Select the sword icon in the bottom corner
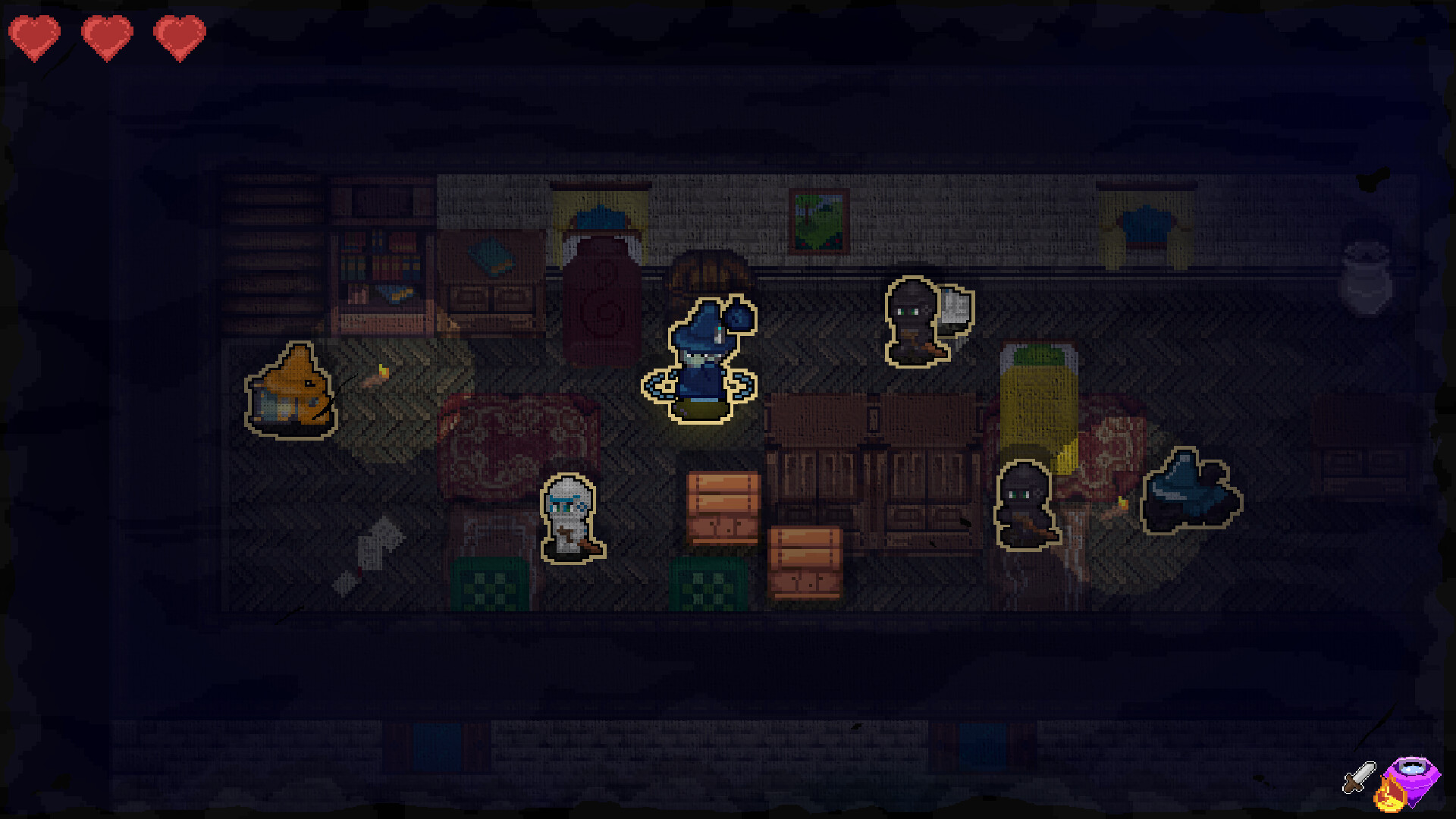Viewport: 1456px width, 819px height. [1360, 777]
